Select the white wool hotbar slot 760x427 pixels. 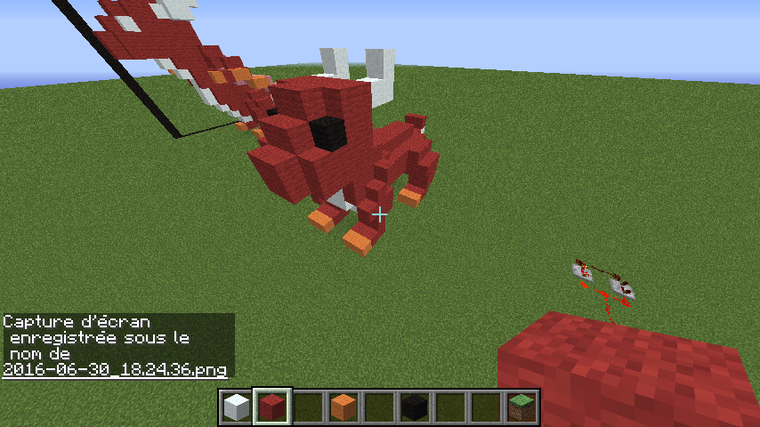click(236, 407)
